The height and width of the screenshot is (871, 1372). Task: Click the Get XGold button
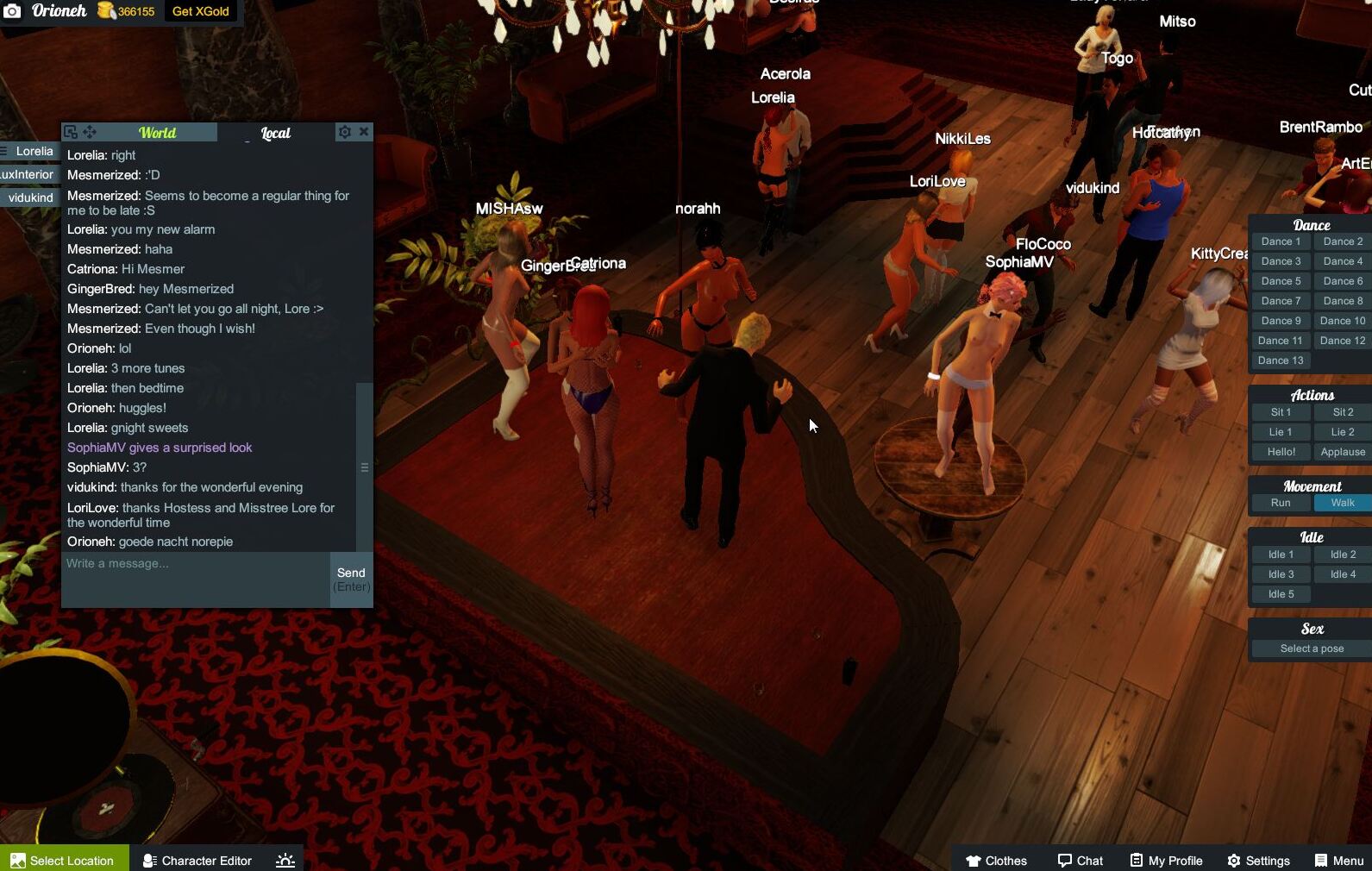coord(199,11)
